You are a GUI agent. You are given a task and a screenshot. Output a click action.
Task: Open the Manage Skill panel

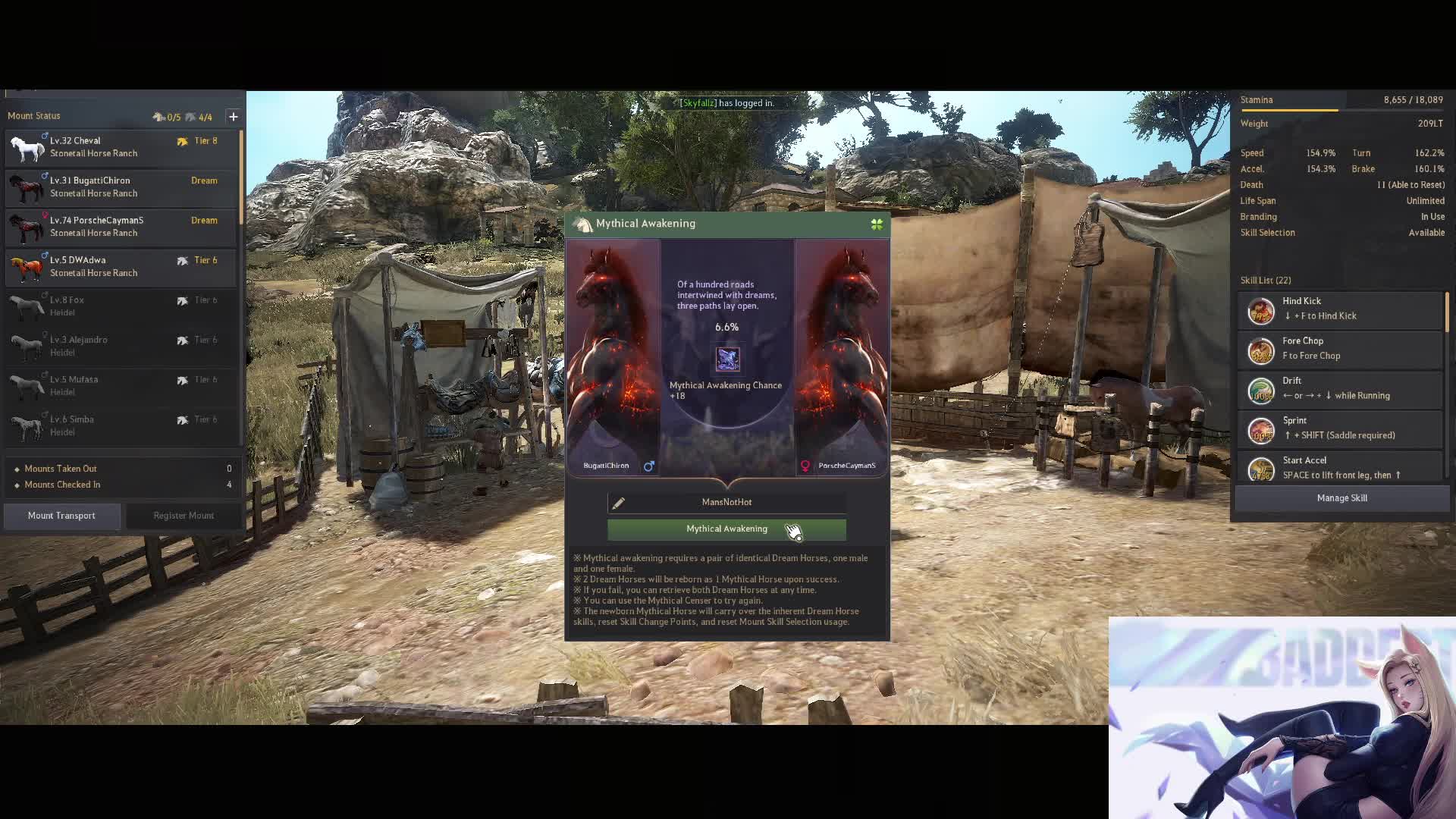[x=1341, y=498]
